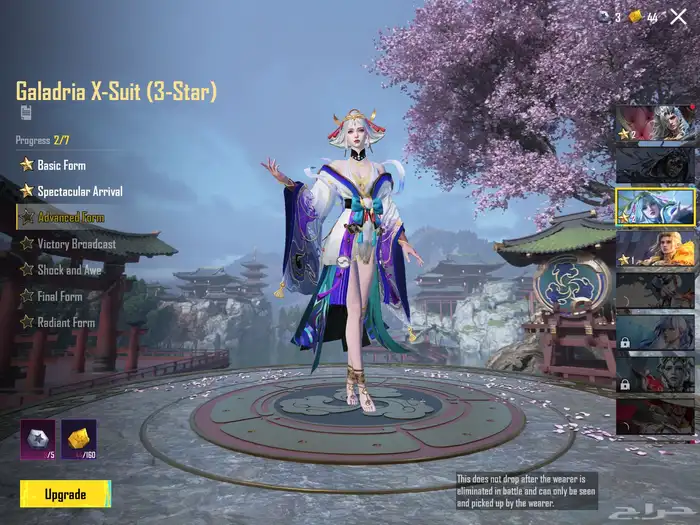Tap the yellow Upgrade button
This screenshot has width=700, height=525.
click(x=65, y=494)
